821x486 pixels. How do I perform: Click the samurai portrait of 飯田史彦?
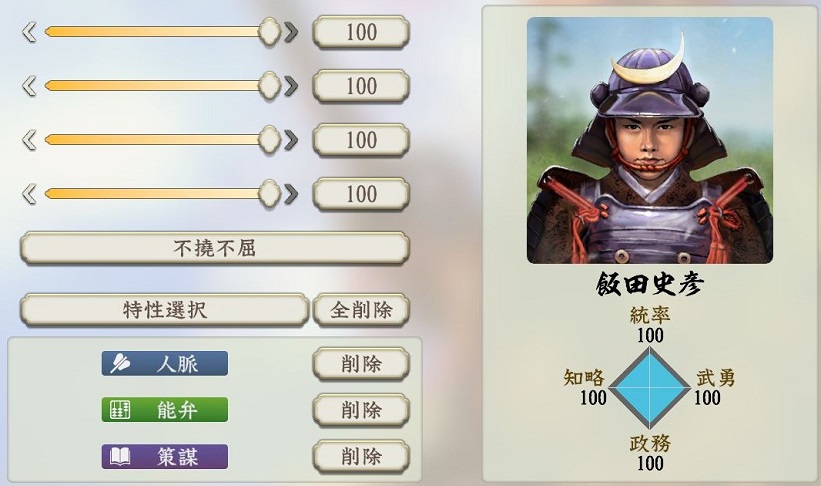650,141
